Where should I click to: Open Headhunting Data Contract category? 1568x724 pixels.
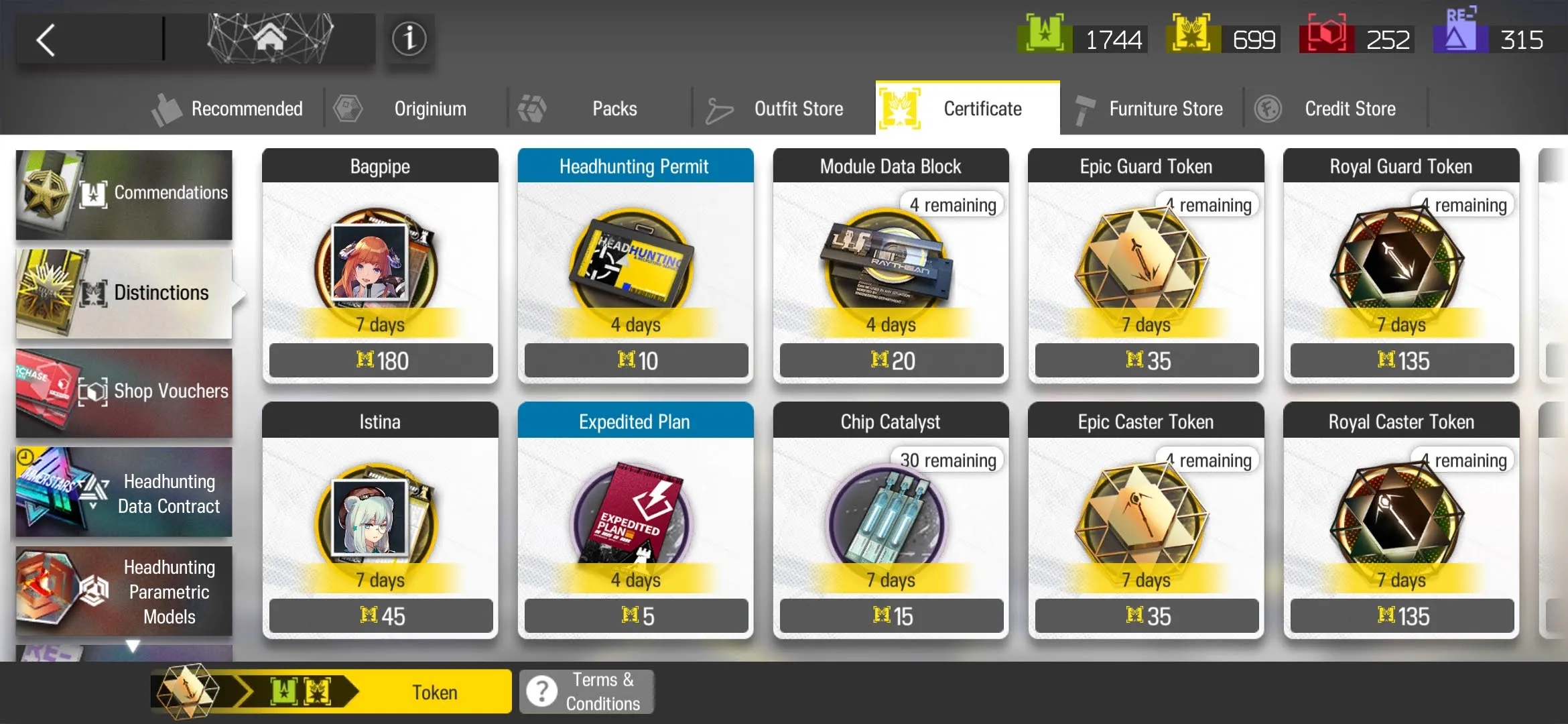(125, 493)
